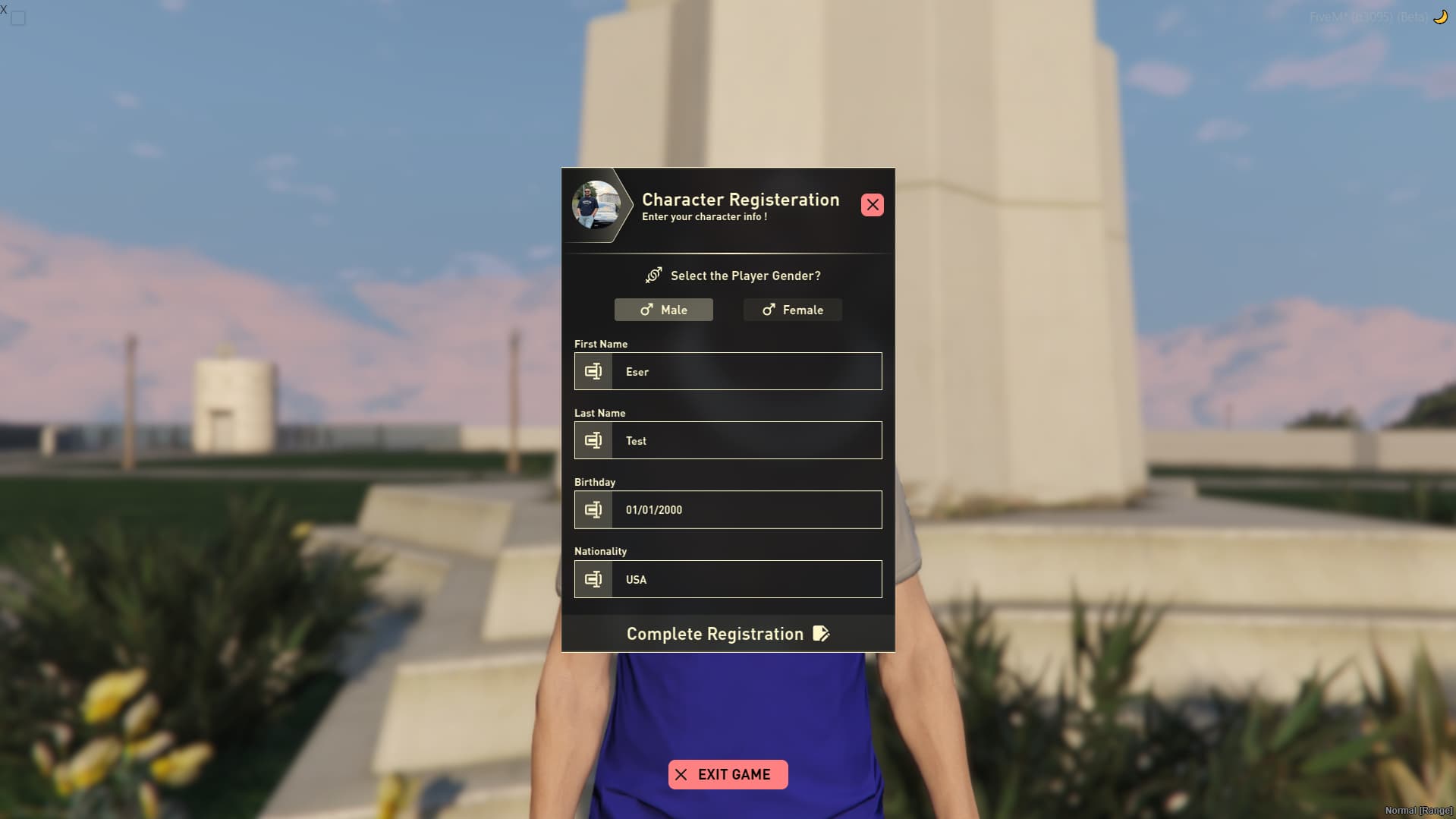Click the male symbol inside the Male button
This screenshot has width=1456, height=819.
tap(646, 310)
